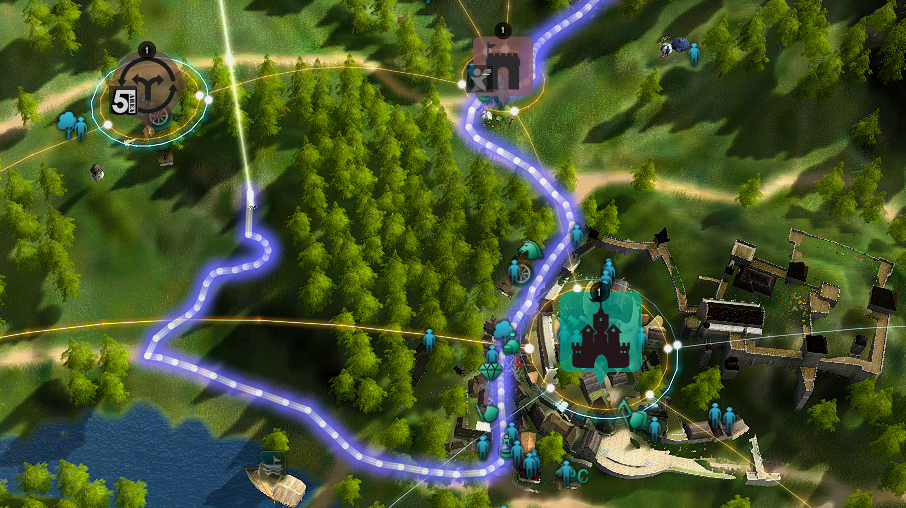Click the teal horse head stable icon
The width and height of the screenshot is (906, 508).
click(529, 248)
